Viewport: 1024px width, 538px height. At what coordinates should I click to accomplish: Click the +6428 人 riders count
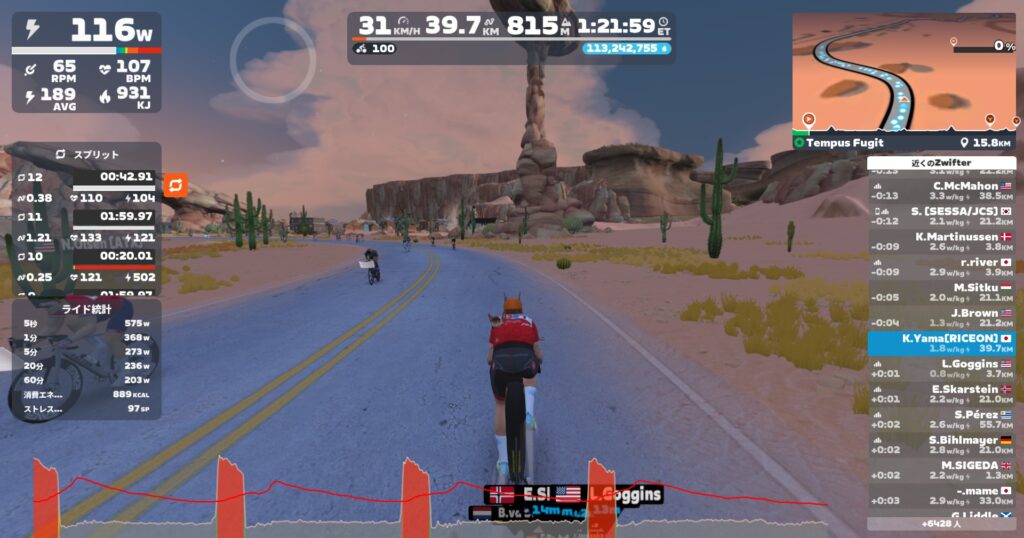pos(941,523)
